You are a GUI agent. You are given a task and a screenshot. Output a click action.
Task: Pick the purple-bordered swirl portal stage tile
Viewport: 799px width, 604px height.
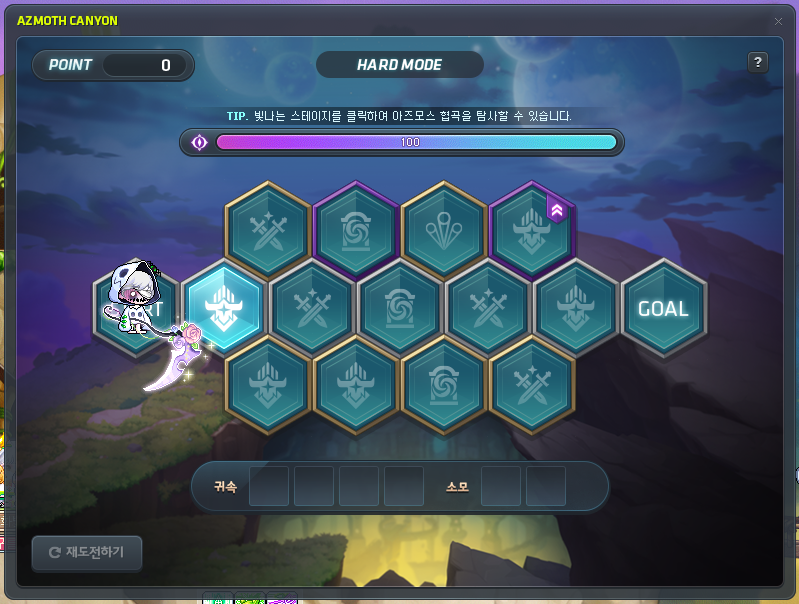click(x=356, y=230)
